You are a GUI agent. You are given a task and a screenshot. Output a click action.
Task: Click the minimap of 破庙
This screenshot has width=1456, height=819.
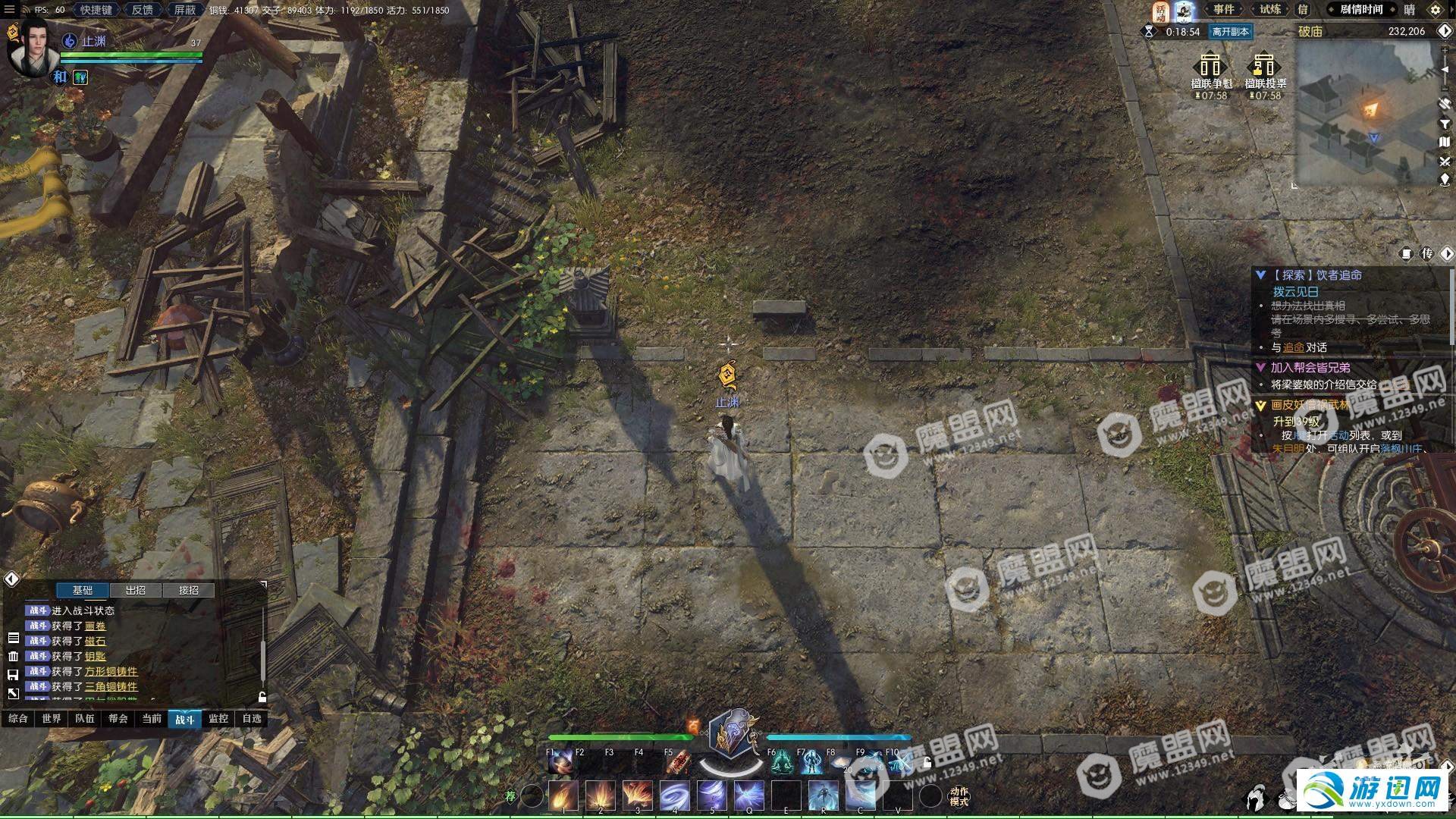pyautogui.click(x=1365, y=114)
